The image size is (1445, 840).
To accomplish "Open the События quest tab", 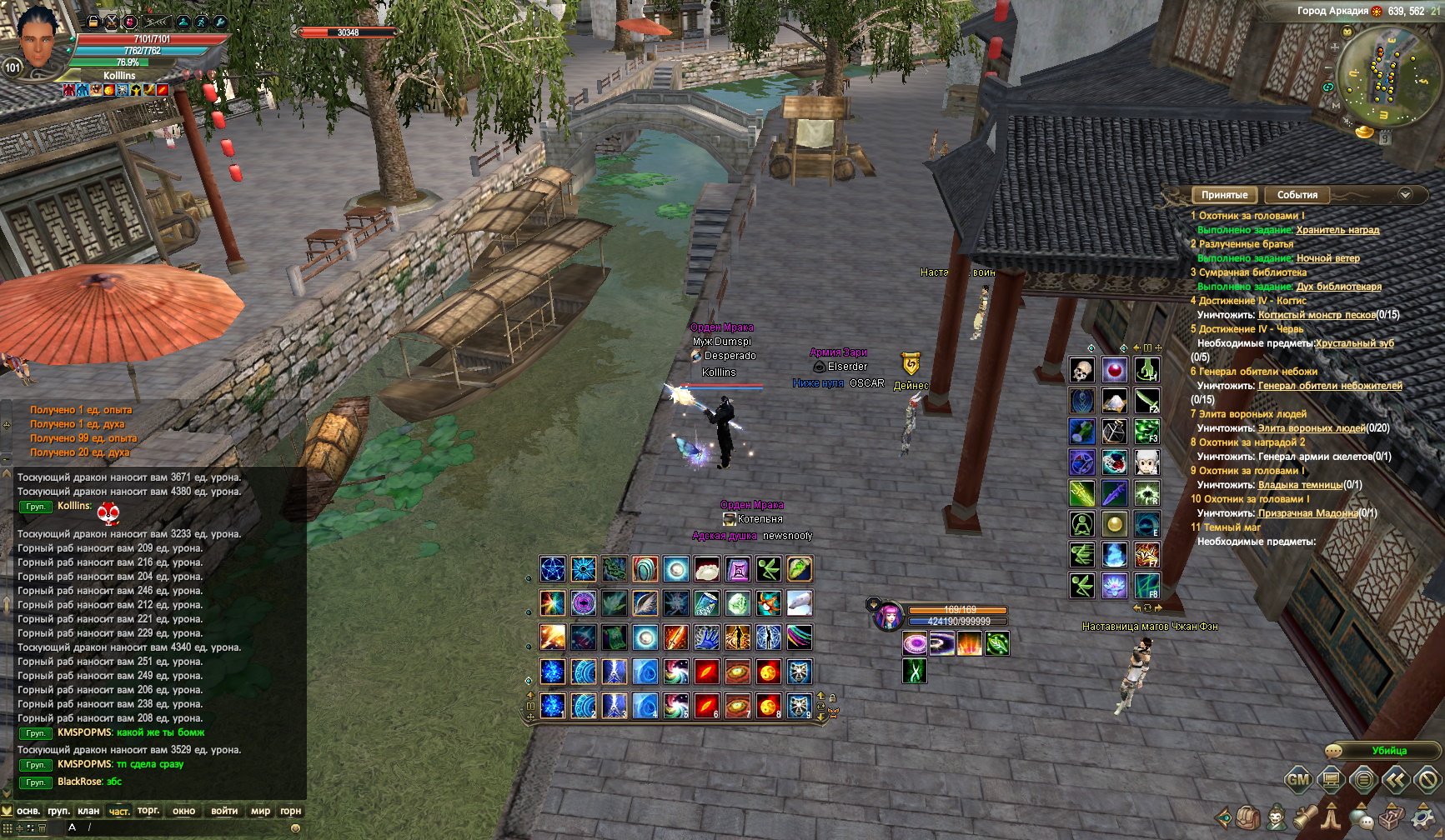I will (1297, 195).
